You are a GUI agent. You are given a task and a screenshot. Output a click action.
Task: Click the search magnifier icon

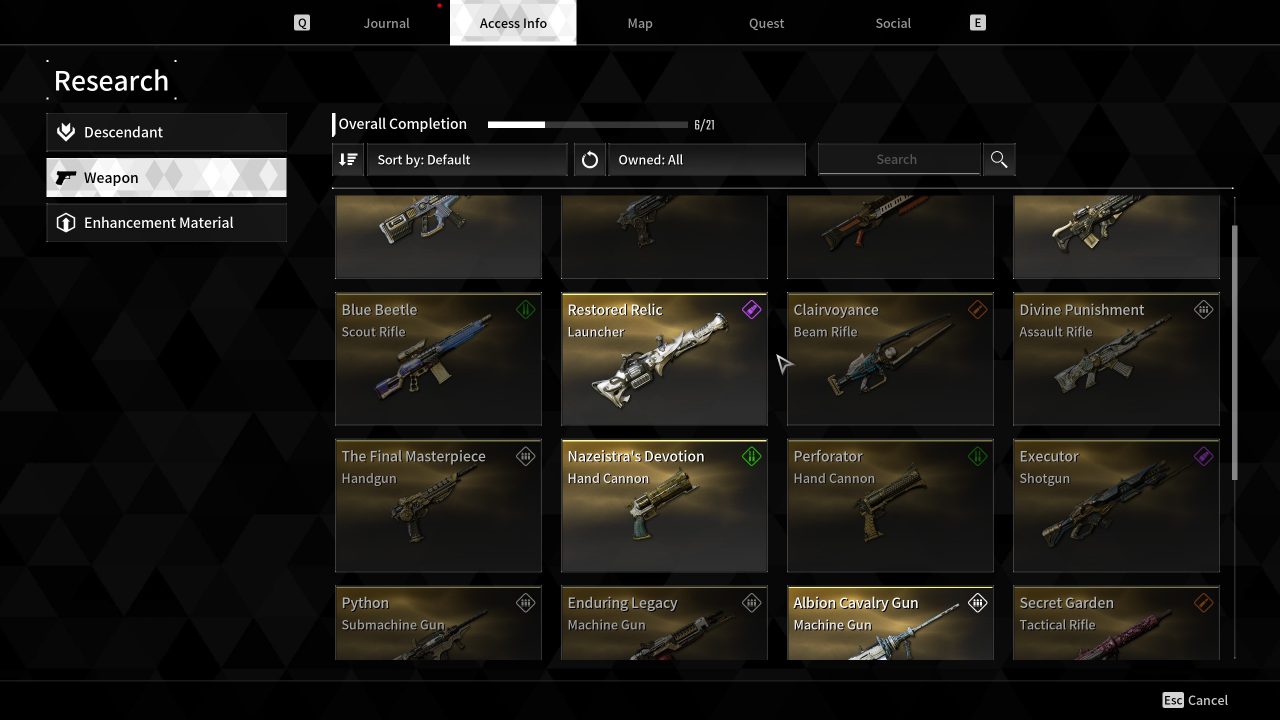point(998,159)
